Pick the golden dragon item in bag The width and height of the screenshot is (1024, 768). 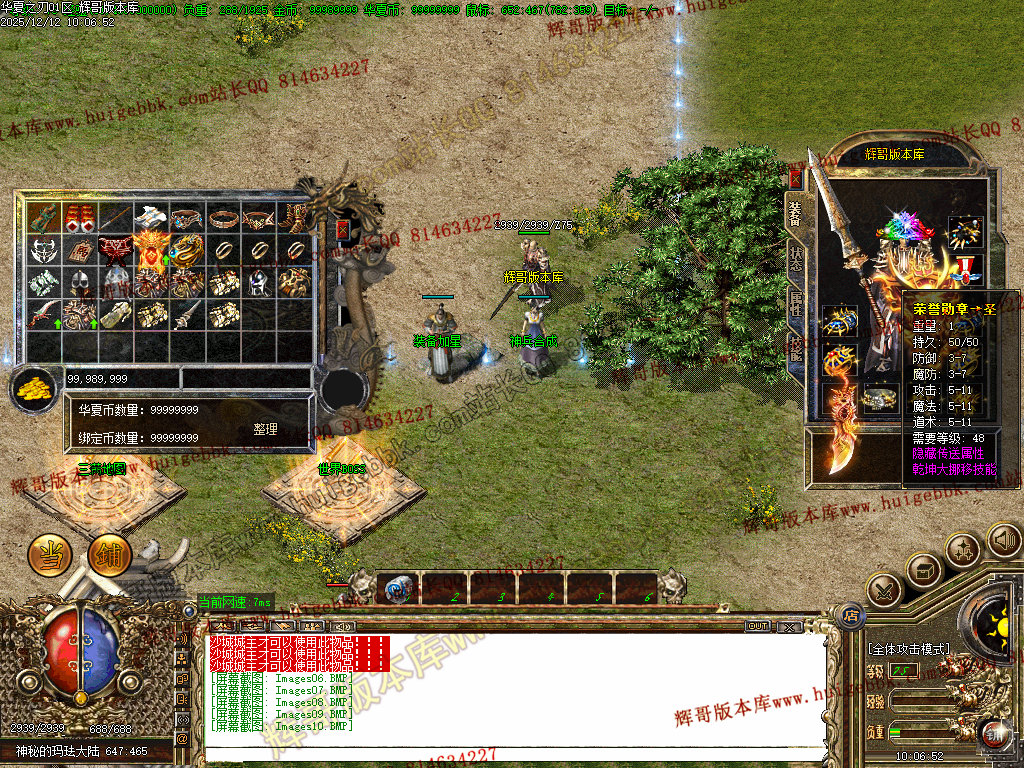(187, 250)
